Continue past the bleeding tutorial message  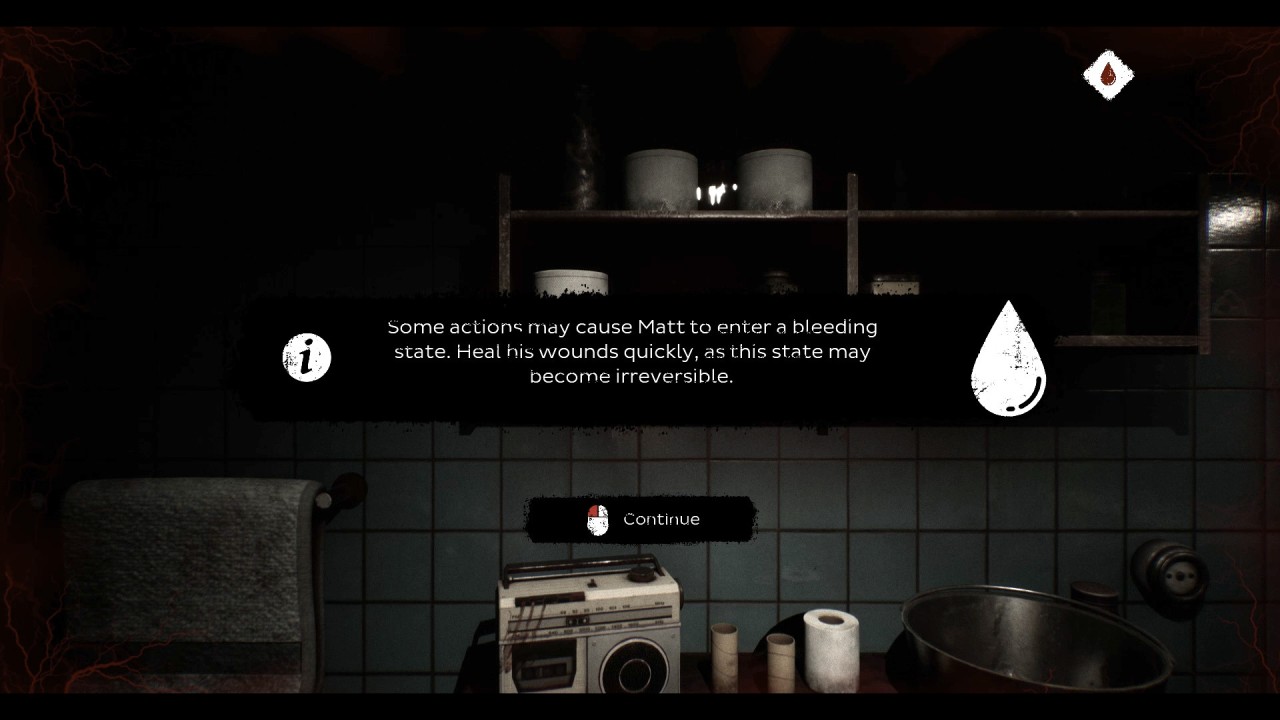click(x=641, y=519)
